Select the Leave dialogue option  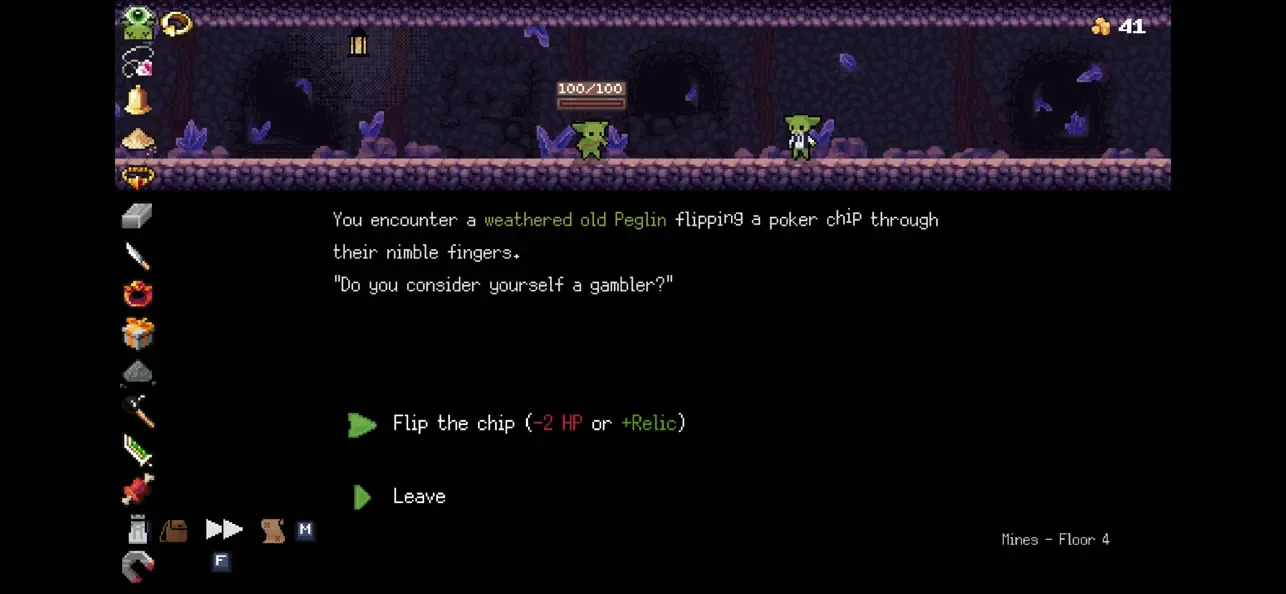[x=418, y=496]
